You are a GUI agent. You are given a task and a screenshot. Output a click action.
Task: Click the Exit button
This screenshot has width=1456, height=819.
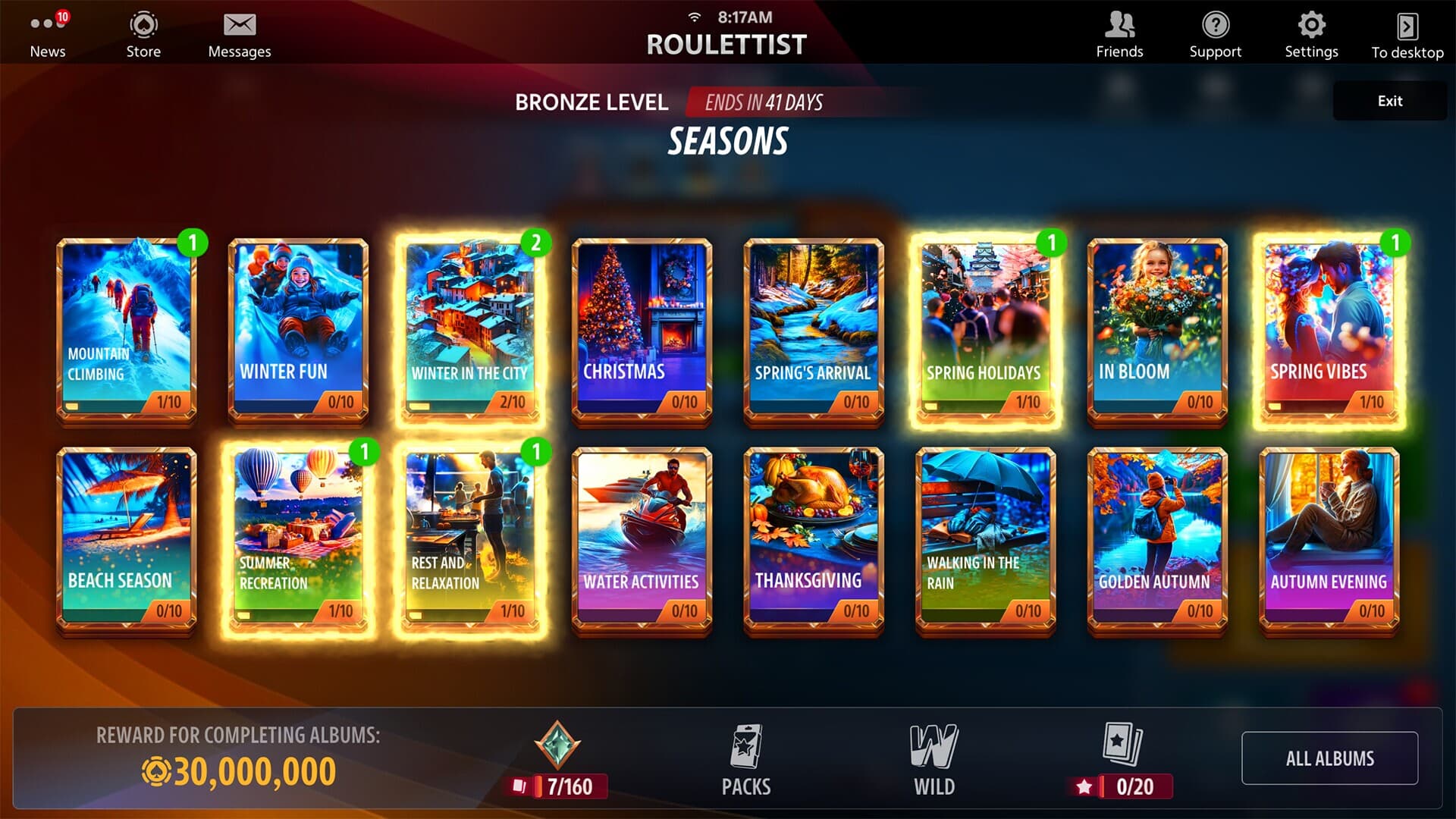click(1389, 100)
